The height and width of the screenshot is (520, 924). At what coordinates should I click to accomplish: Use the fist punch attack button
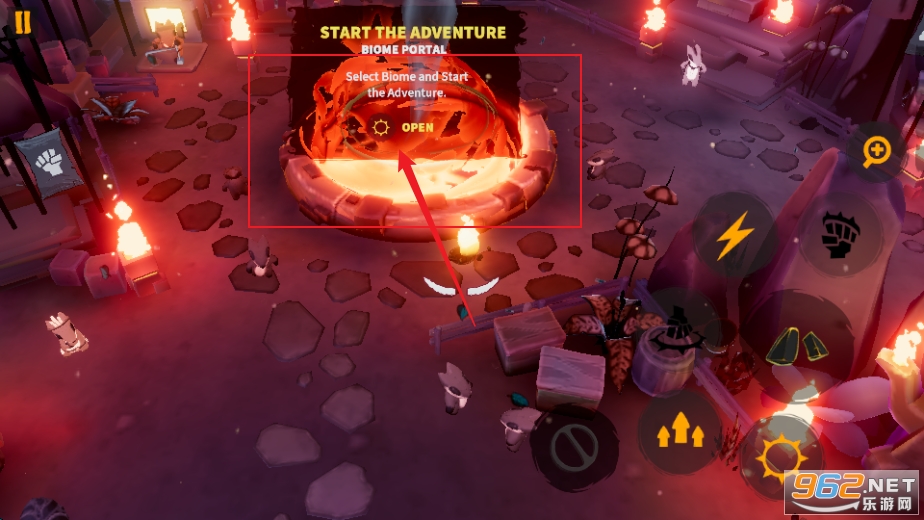[837, 236]
